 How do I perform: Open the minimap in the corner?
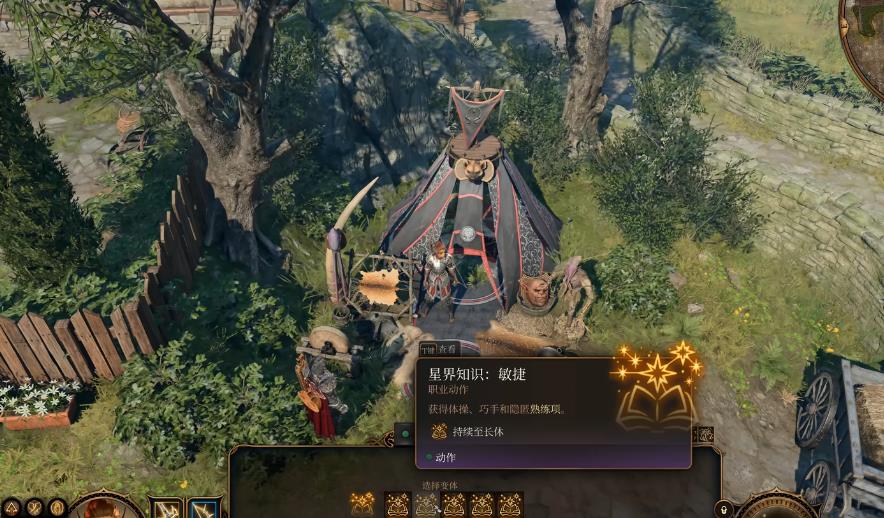(866, 32)
